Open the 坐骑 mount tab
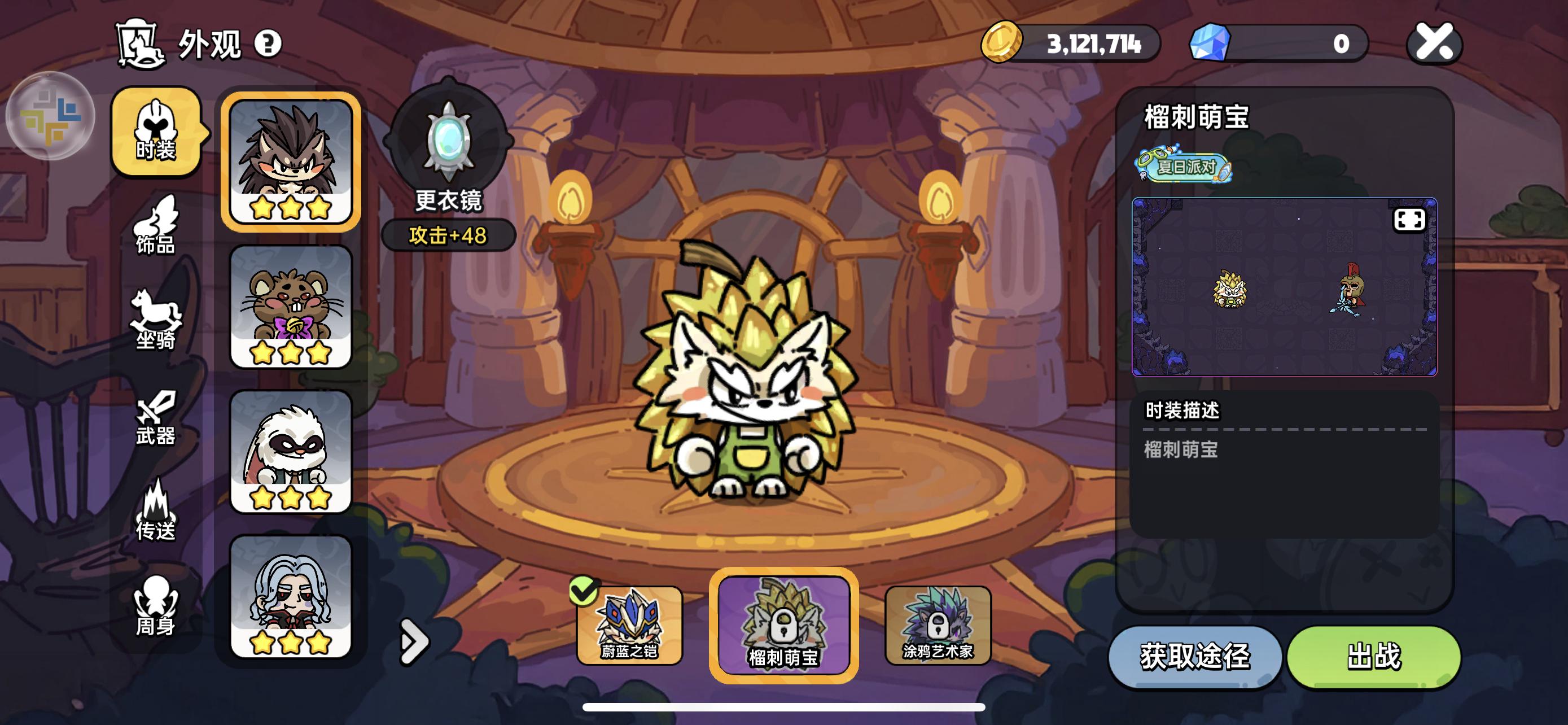 tap(156, 320)
